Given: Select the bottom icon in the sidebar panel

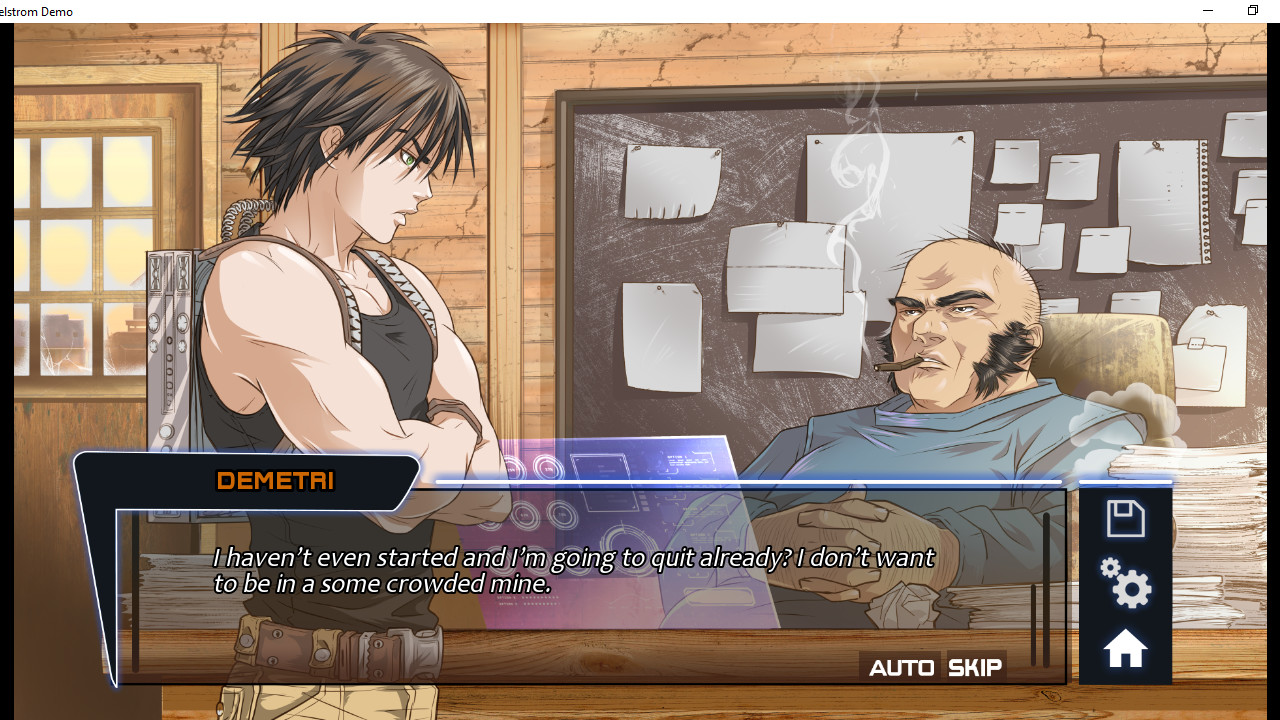Looking at the screenshot, I should point(1124,647).
